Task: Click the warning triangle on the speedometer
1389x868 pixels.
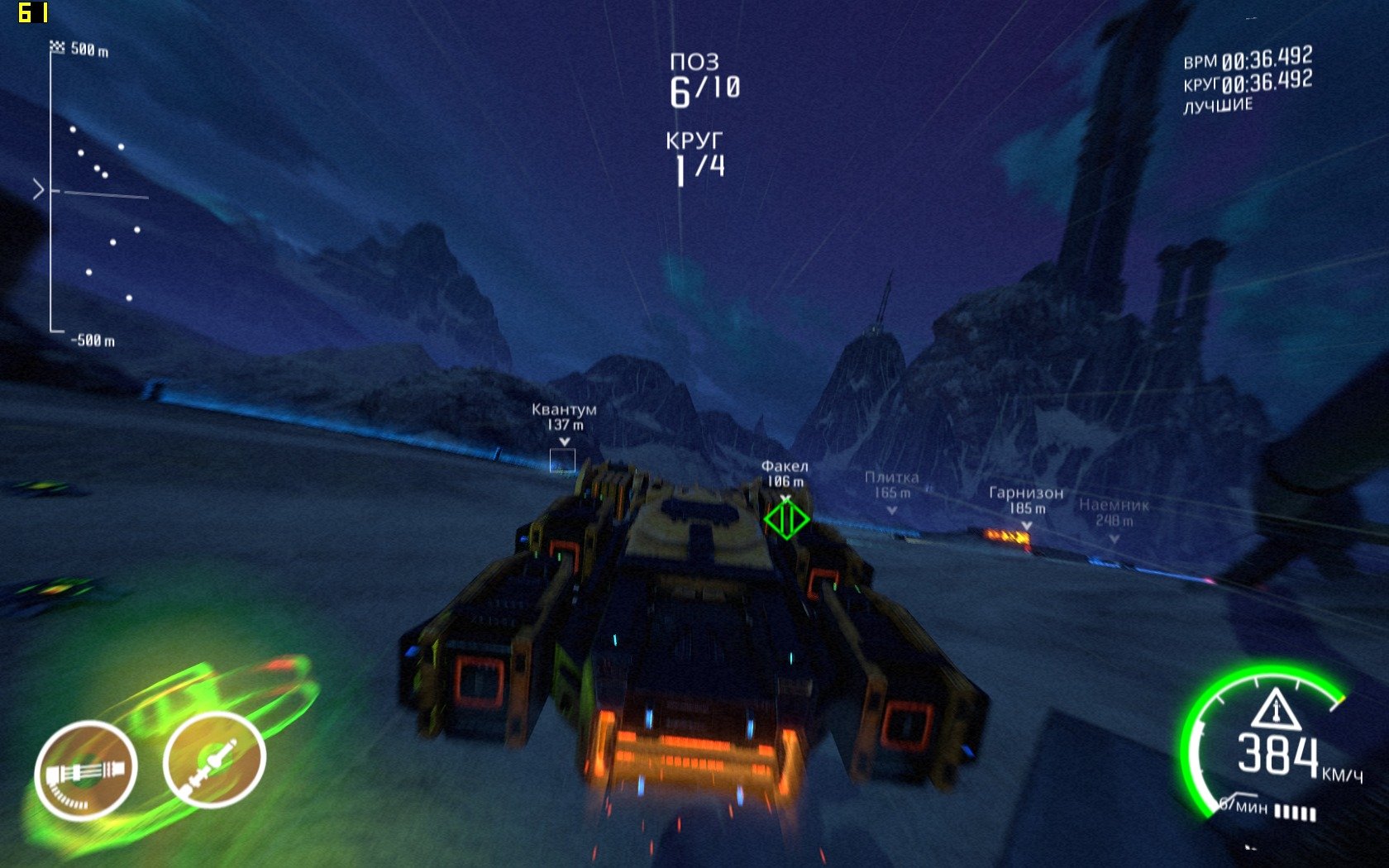Action: (1275, 709)
